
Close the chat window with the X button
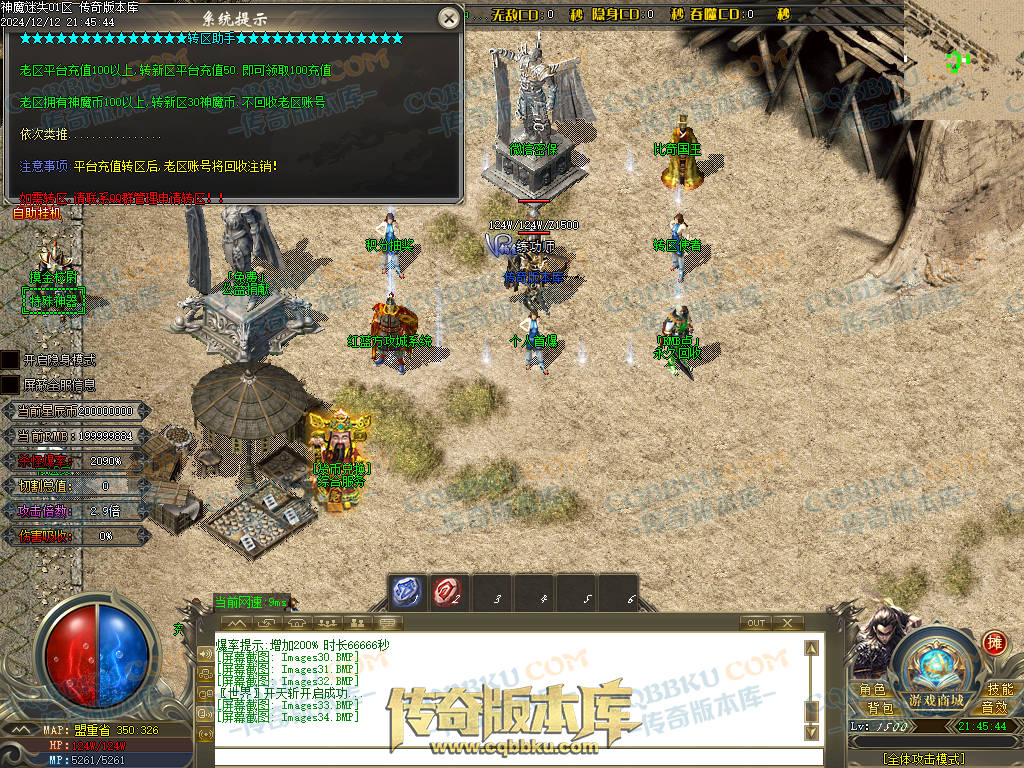point(788,623)
